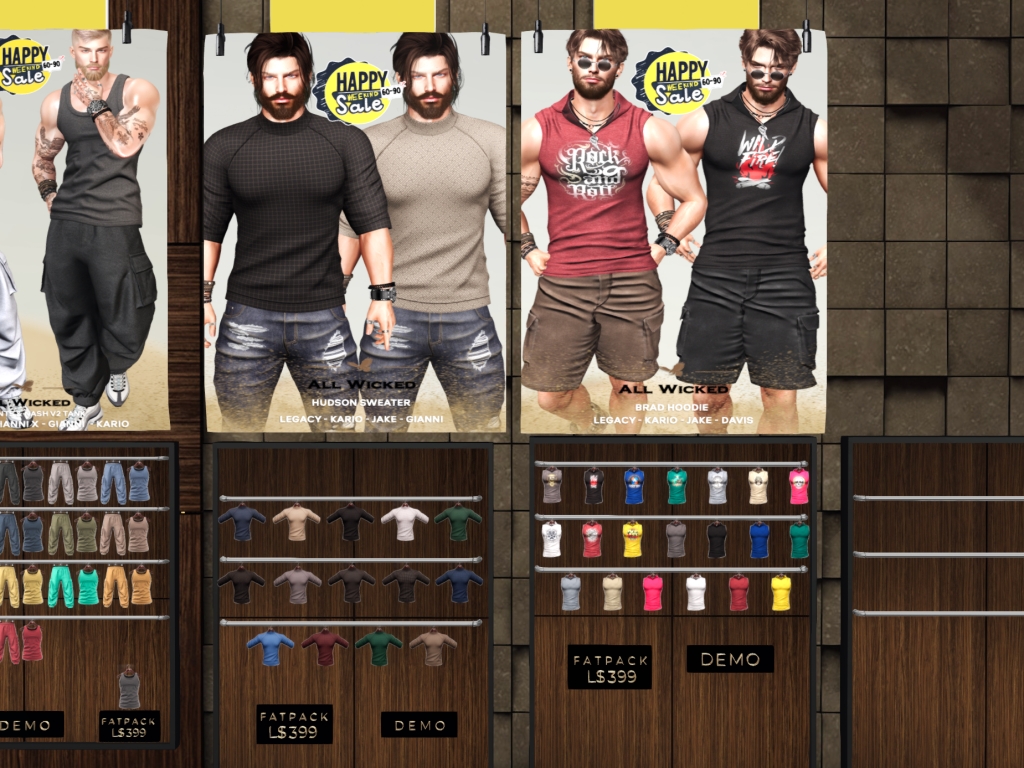This screenshot has height=768, width=1024.
Task: Select the olive green tank top
Action: click(86, 533)
